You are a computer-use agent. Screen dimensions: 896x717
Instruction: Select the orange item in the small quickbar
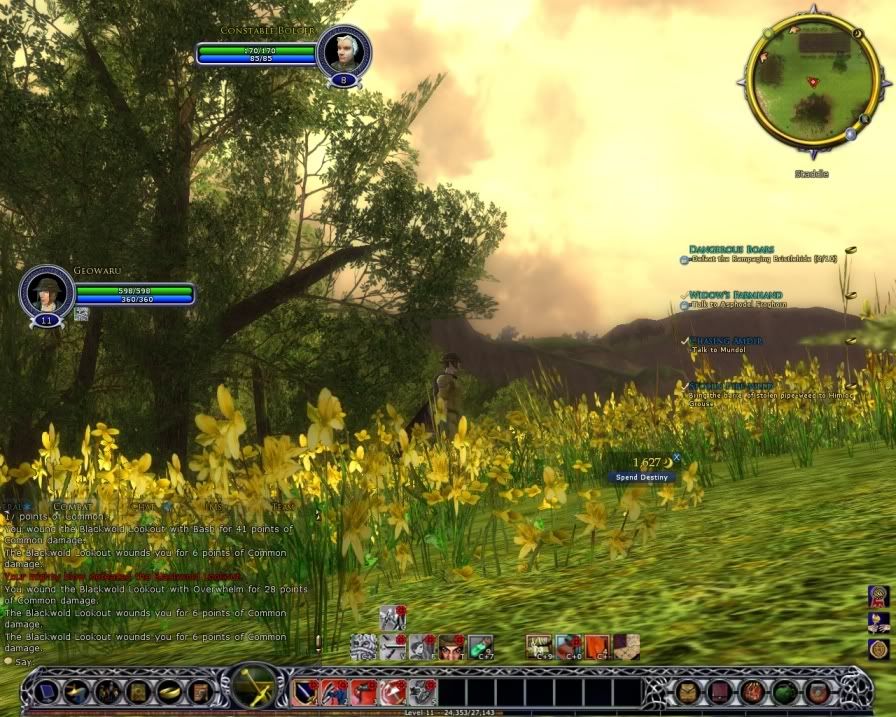pos(597,647)
